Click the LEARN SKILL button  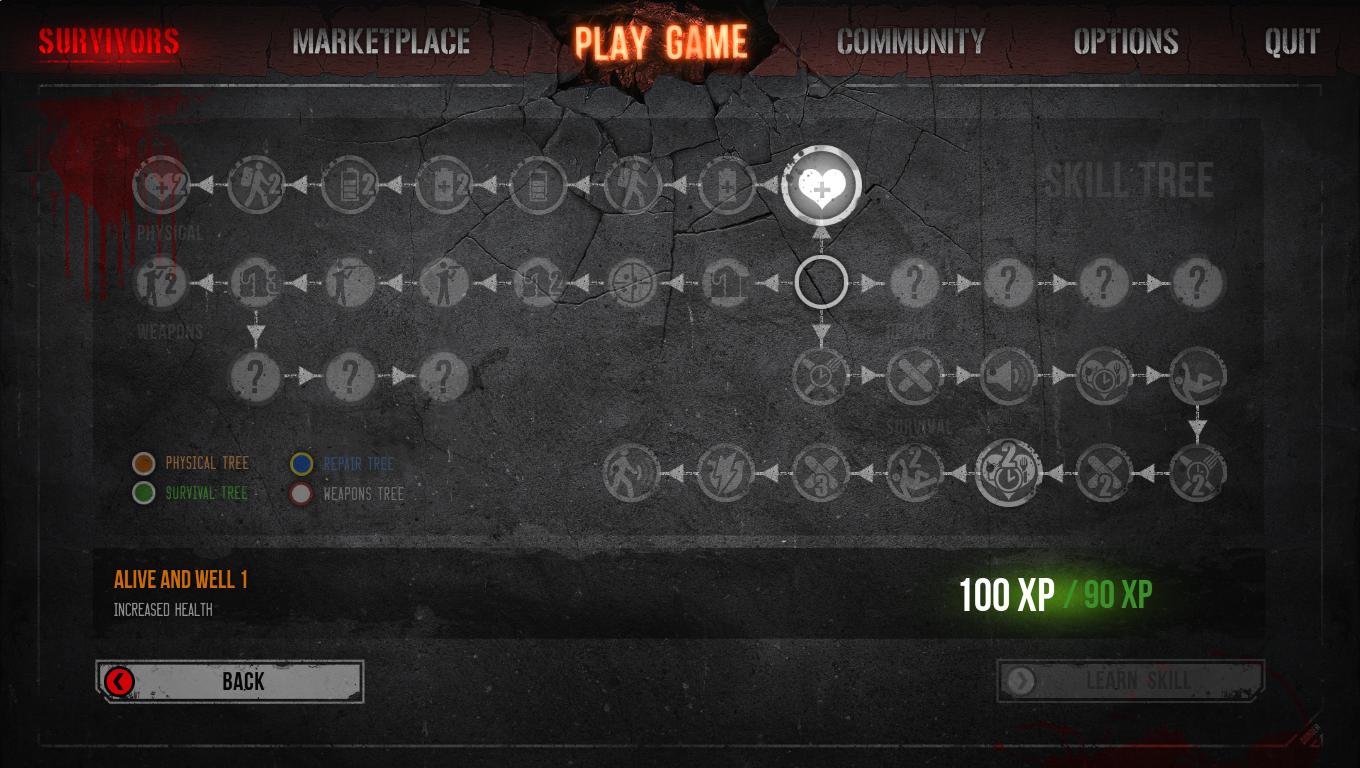[1130, 681]
